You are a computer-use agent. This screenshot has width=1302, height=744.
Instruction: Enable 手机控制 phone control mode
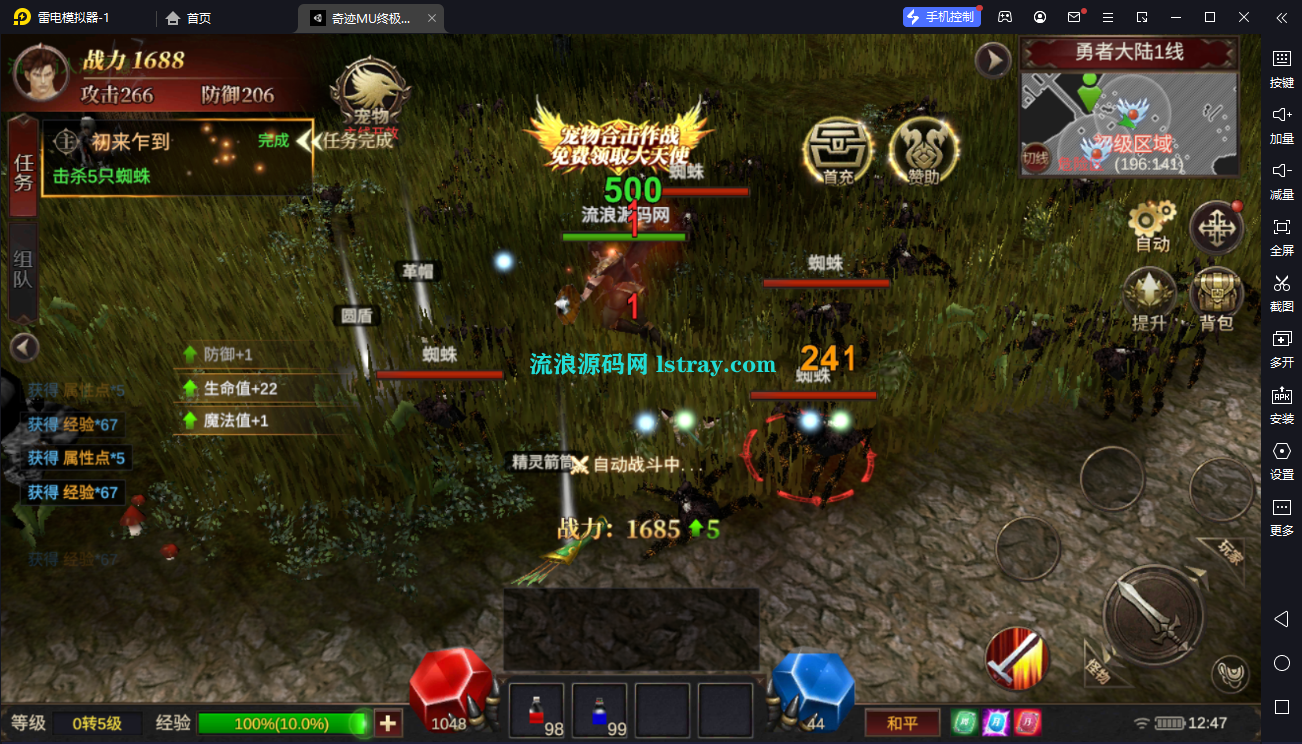click(941, 16)
